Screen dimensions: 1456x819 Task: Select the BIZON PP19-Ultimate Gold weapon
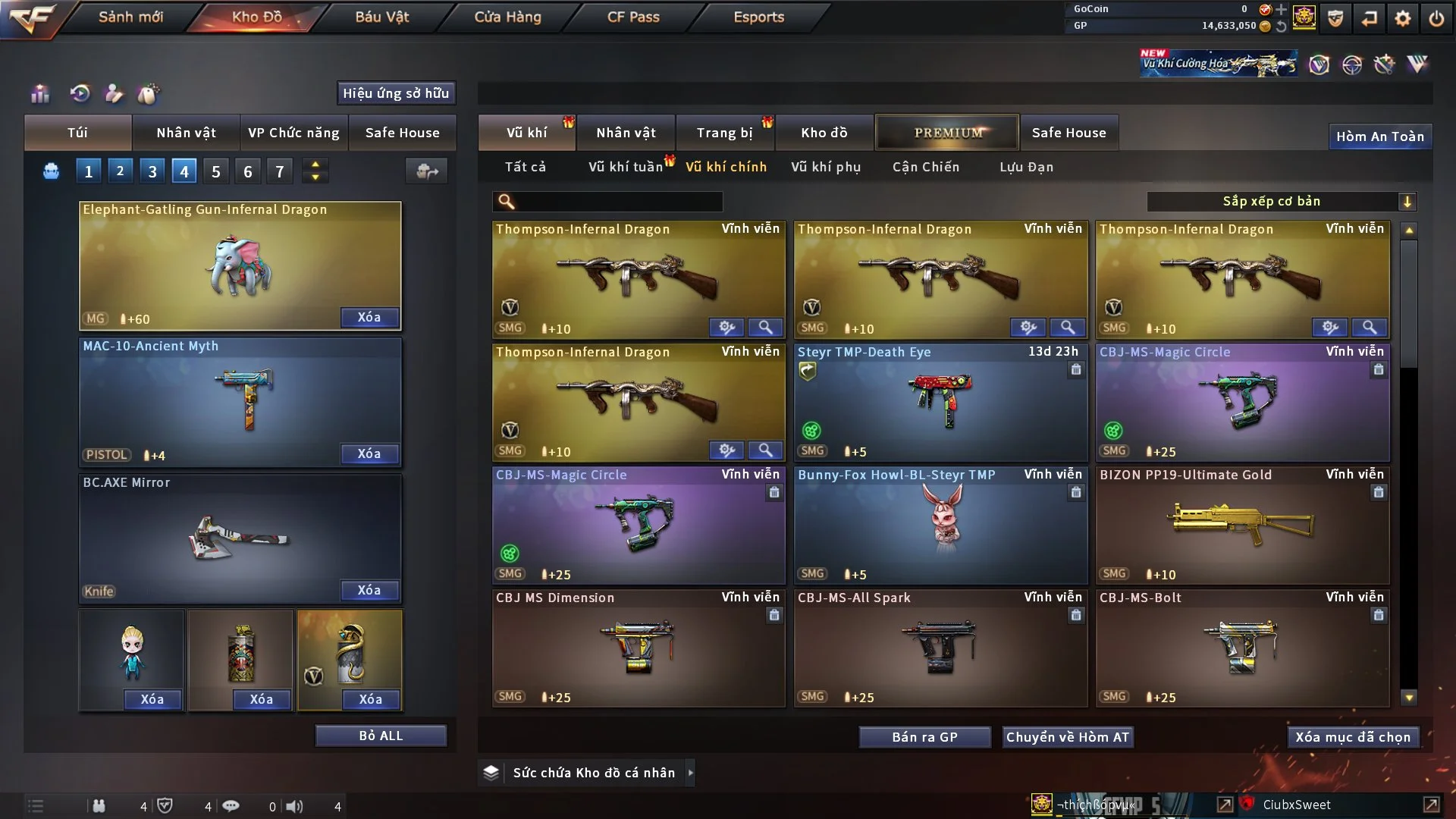[1242, 525]
